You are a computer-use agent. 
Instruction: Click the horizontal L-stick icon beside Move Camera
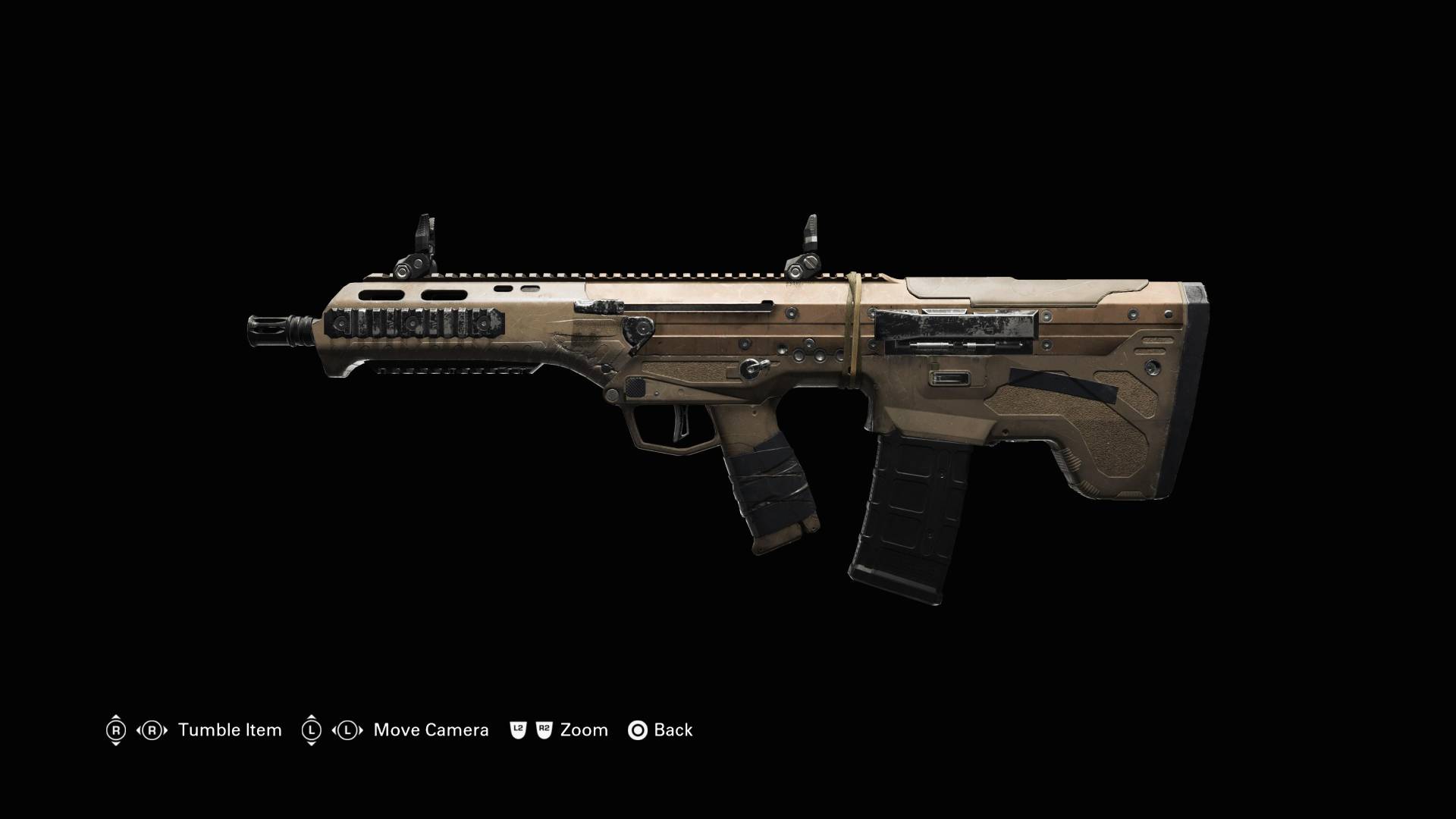point(347,730)
